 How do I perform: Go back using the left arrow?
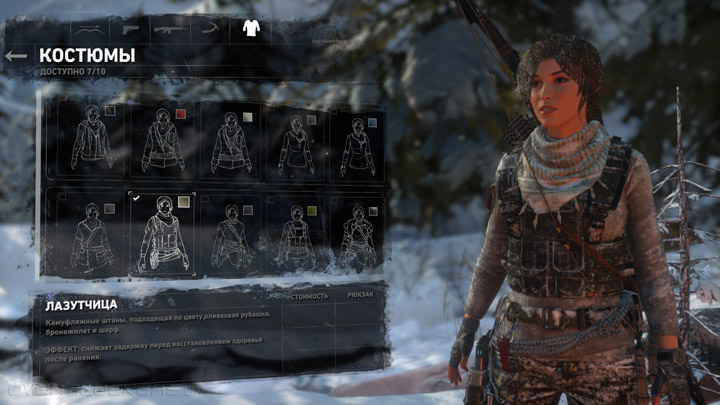pos(15,56)
